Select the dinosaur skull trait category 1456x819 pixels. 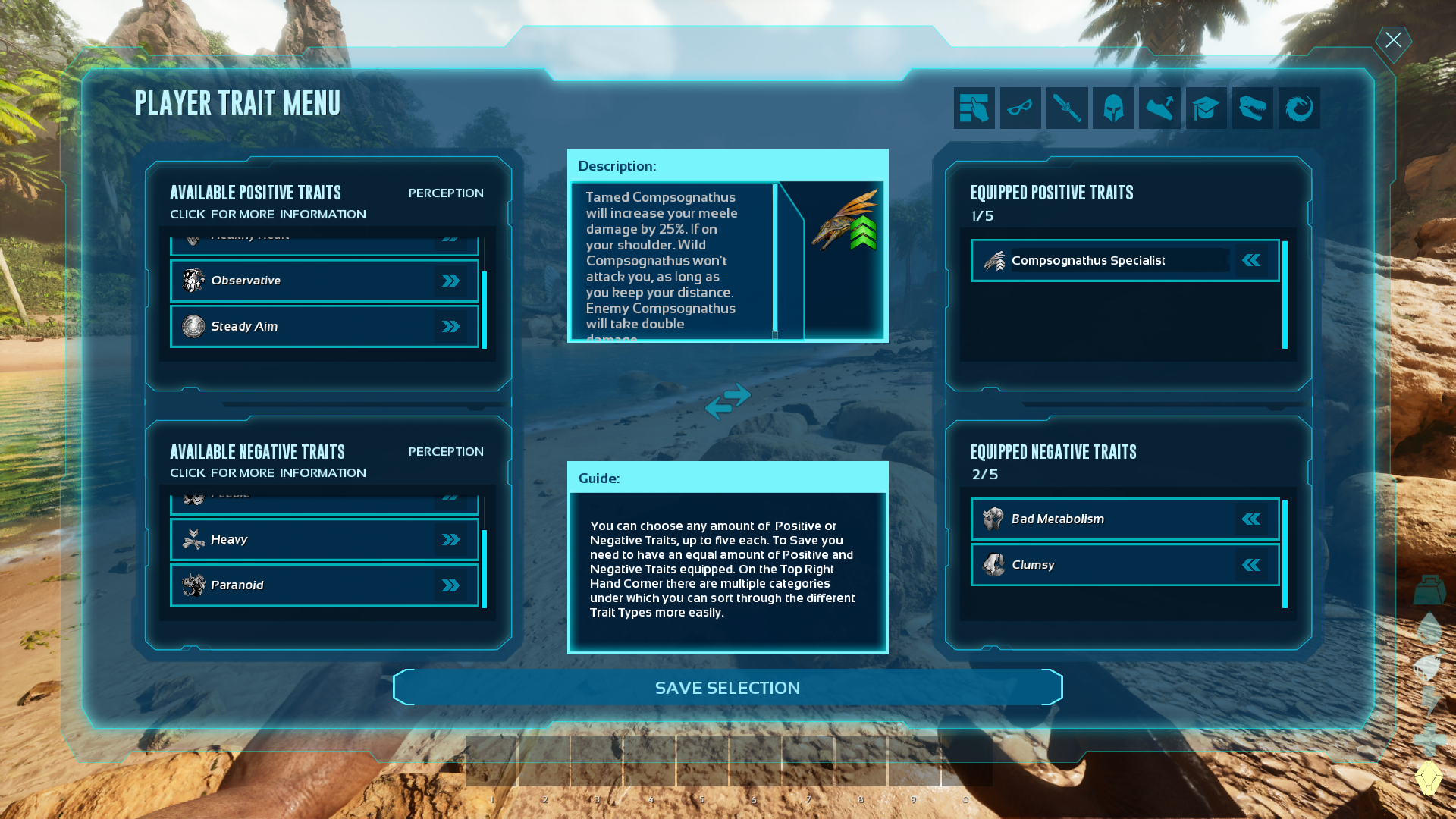pos(1252,108)
